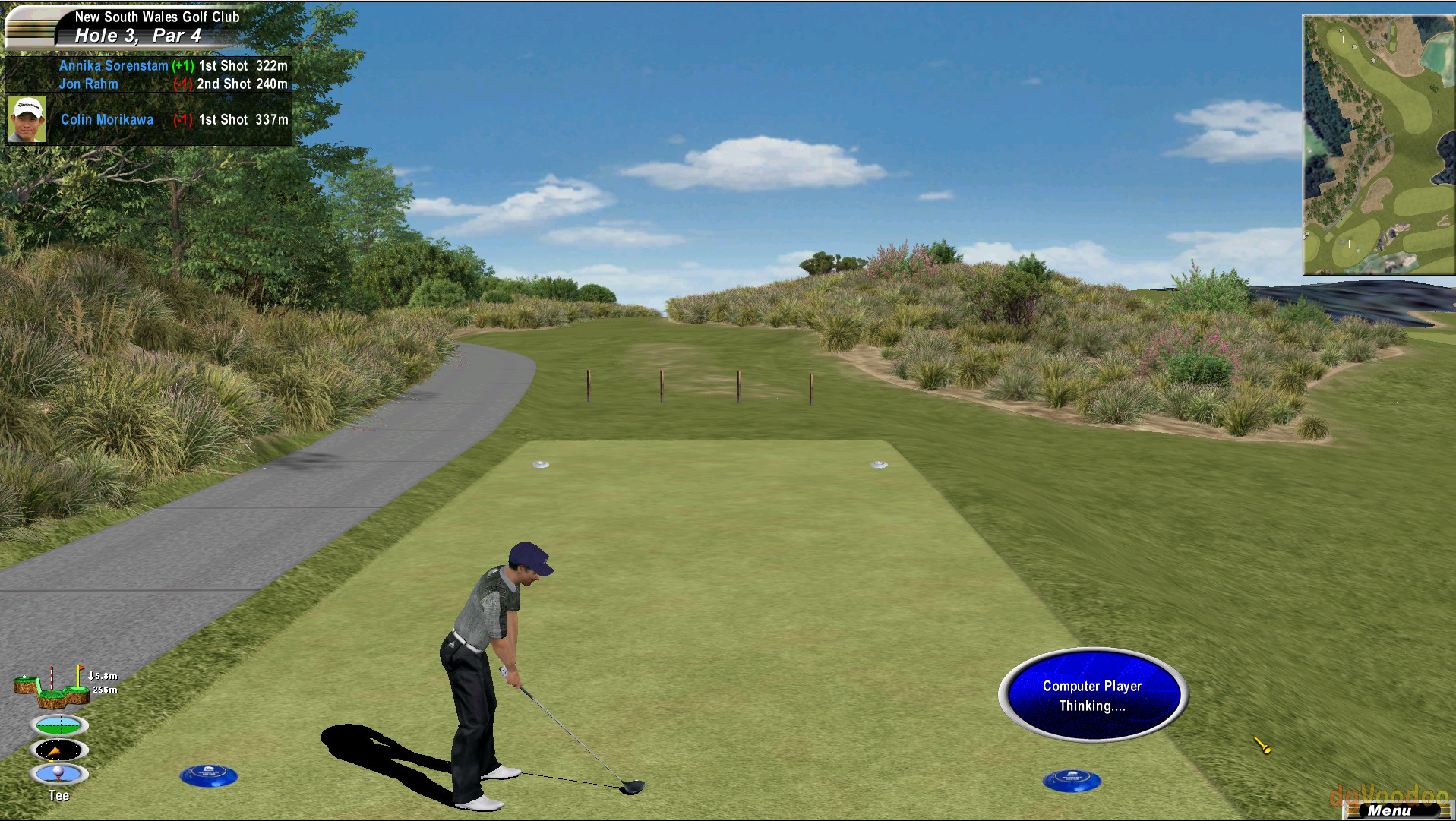
Task: Select the green overhead view icon
Action: click(60, 725)
